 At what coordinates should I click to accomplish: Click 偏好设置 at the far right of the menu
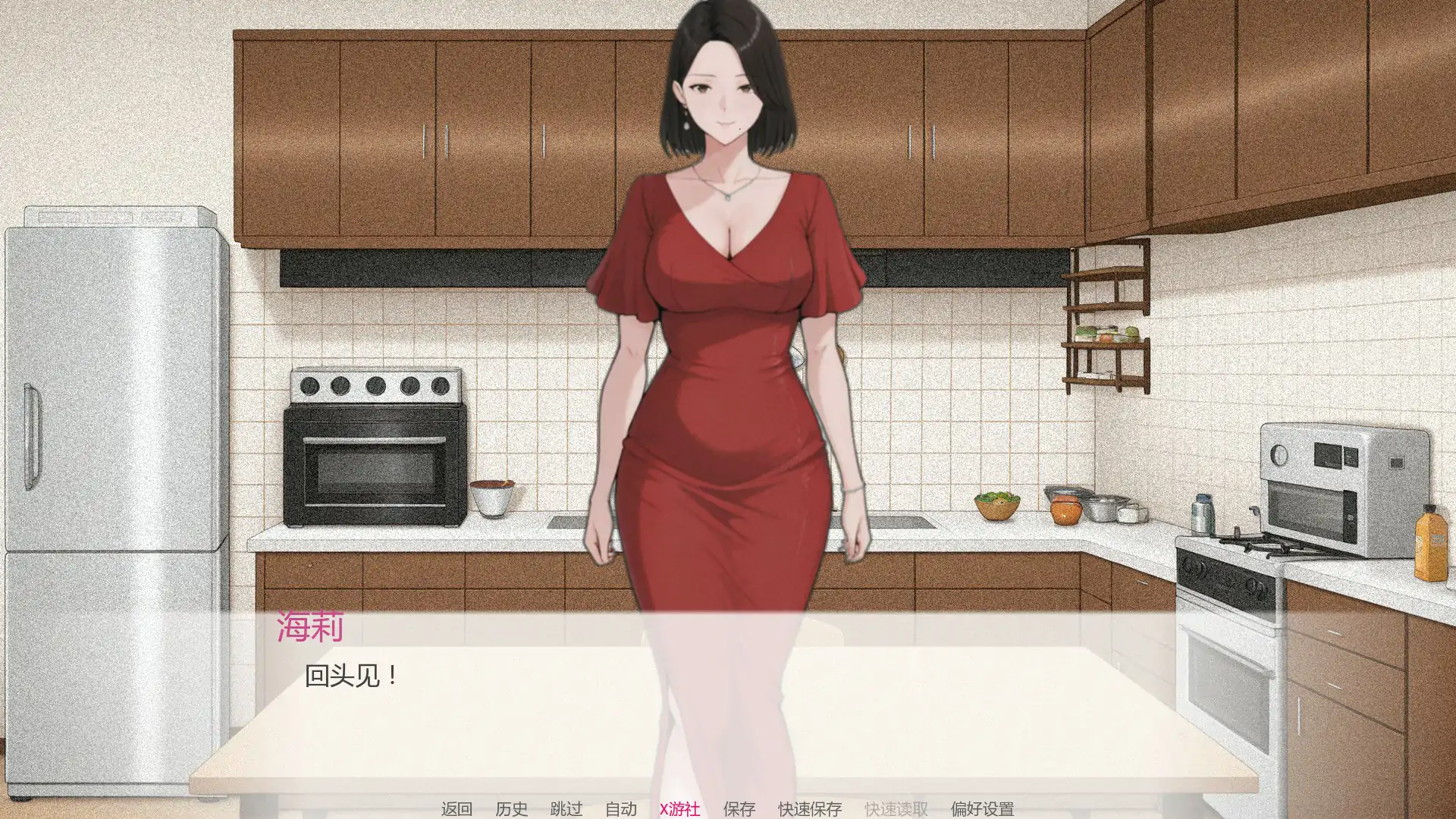point(984,808)
